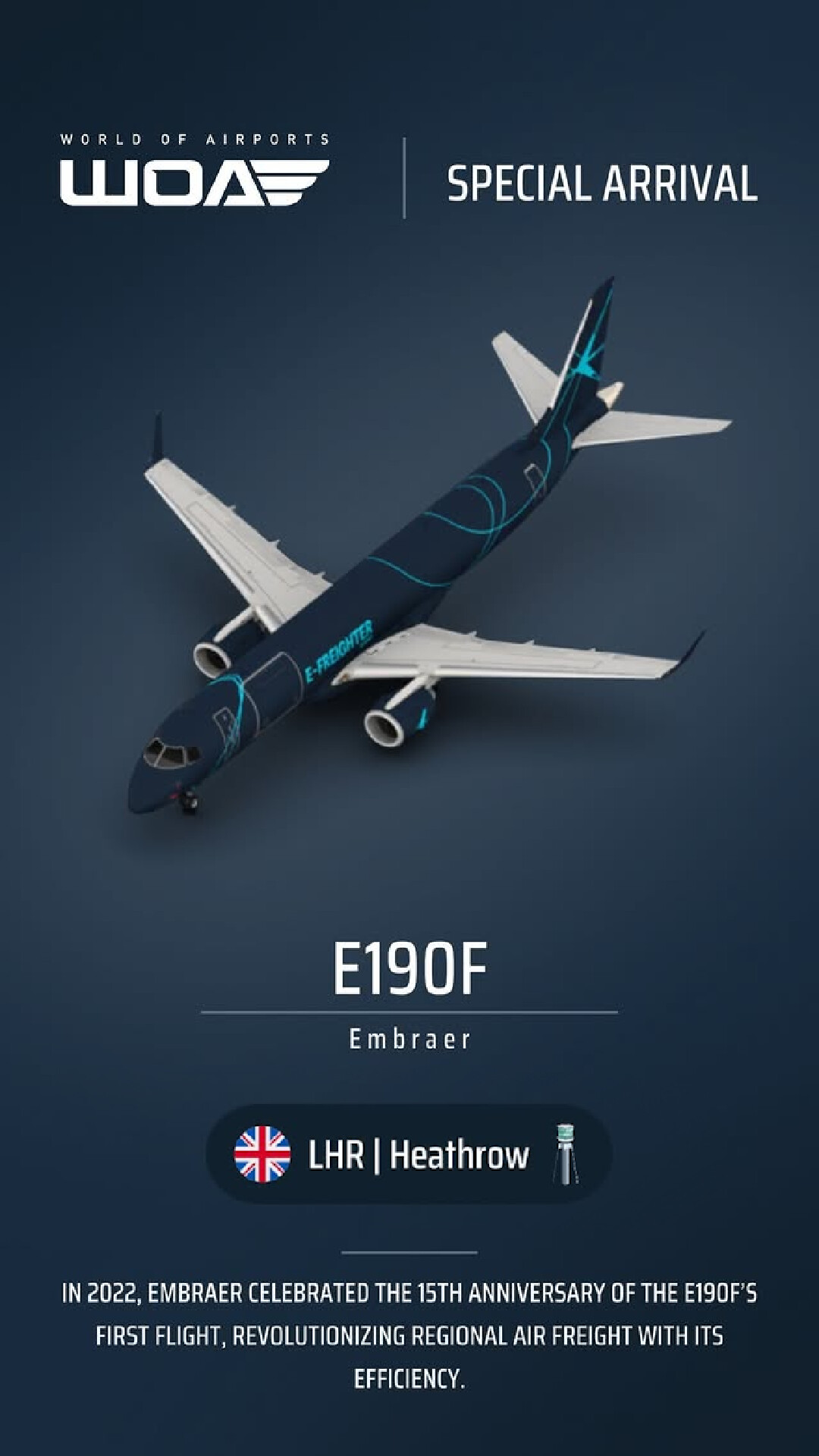The height and width of the screenshot is (1456, 819).
Task: Click the control tower icon
Action: (565, 1154)
